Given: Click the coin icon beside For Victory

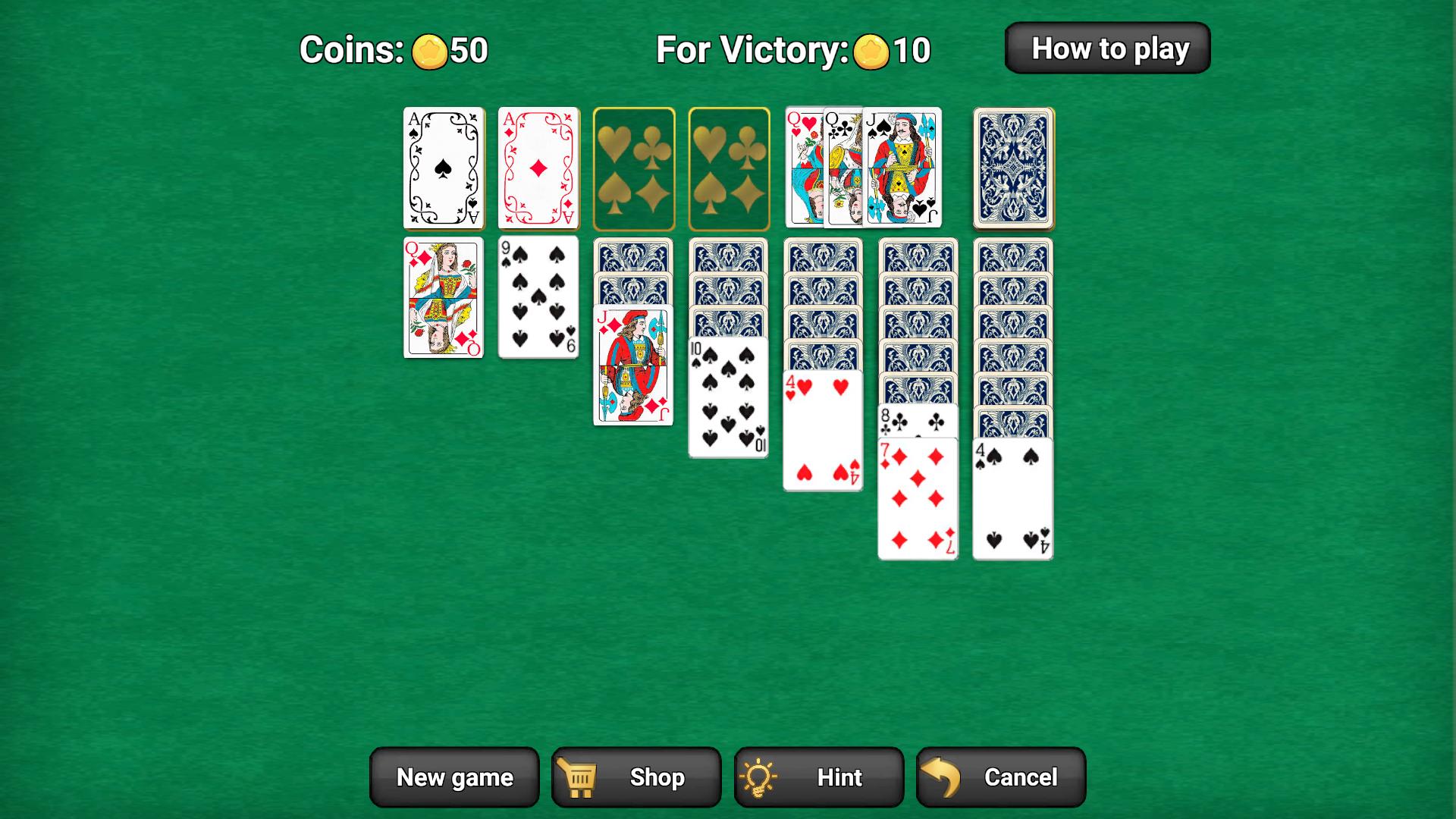Looking at the screenshot, I should click(x=871, y=52).
